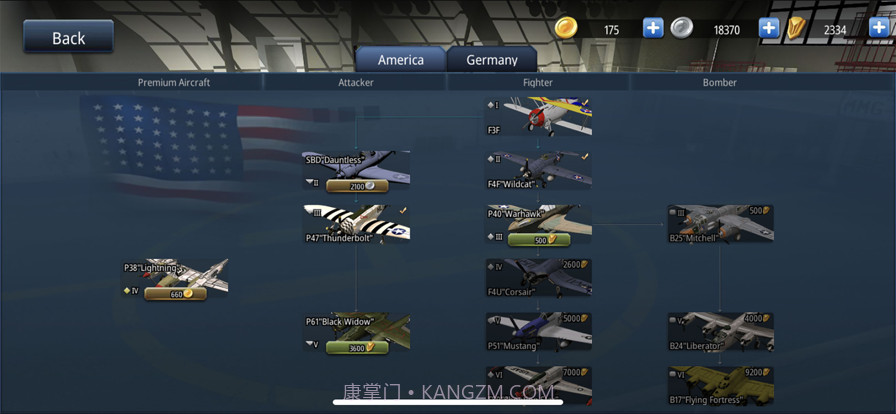Choose the F4F Wildcat fighter

538,170
